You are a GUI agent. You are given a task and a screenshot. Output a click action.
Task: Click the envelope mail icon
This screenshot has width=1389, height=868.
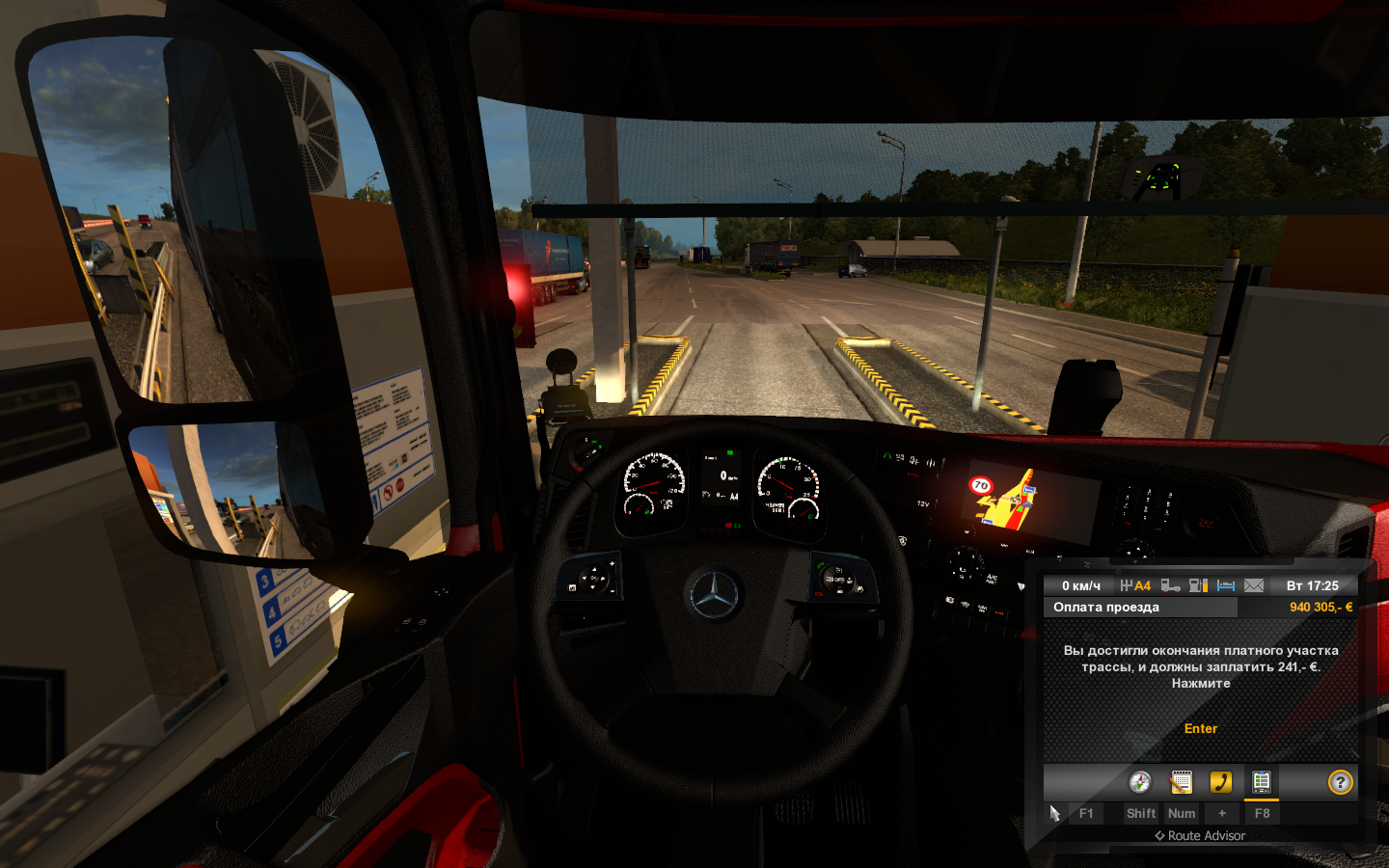[x=1254, y=585]
